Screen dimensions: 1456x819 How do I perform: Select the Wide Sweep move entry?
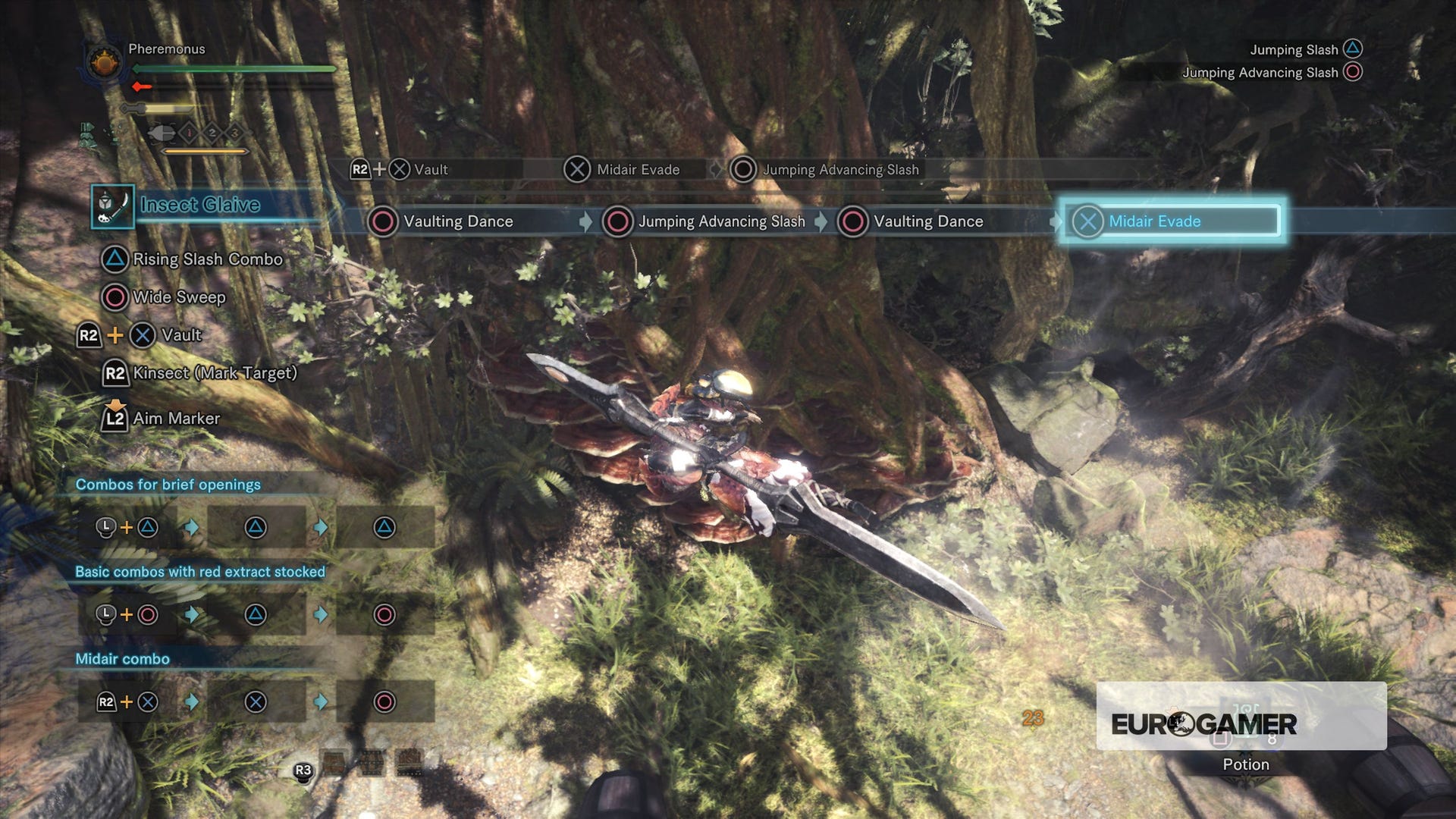tap(178, 297)
